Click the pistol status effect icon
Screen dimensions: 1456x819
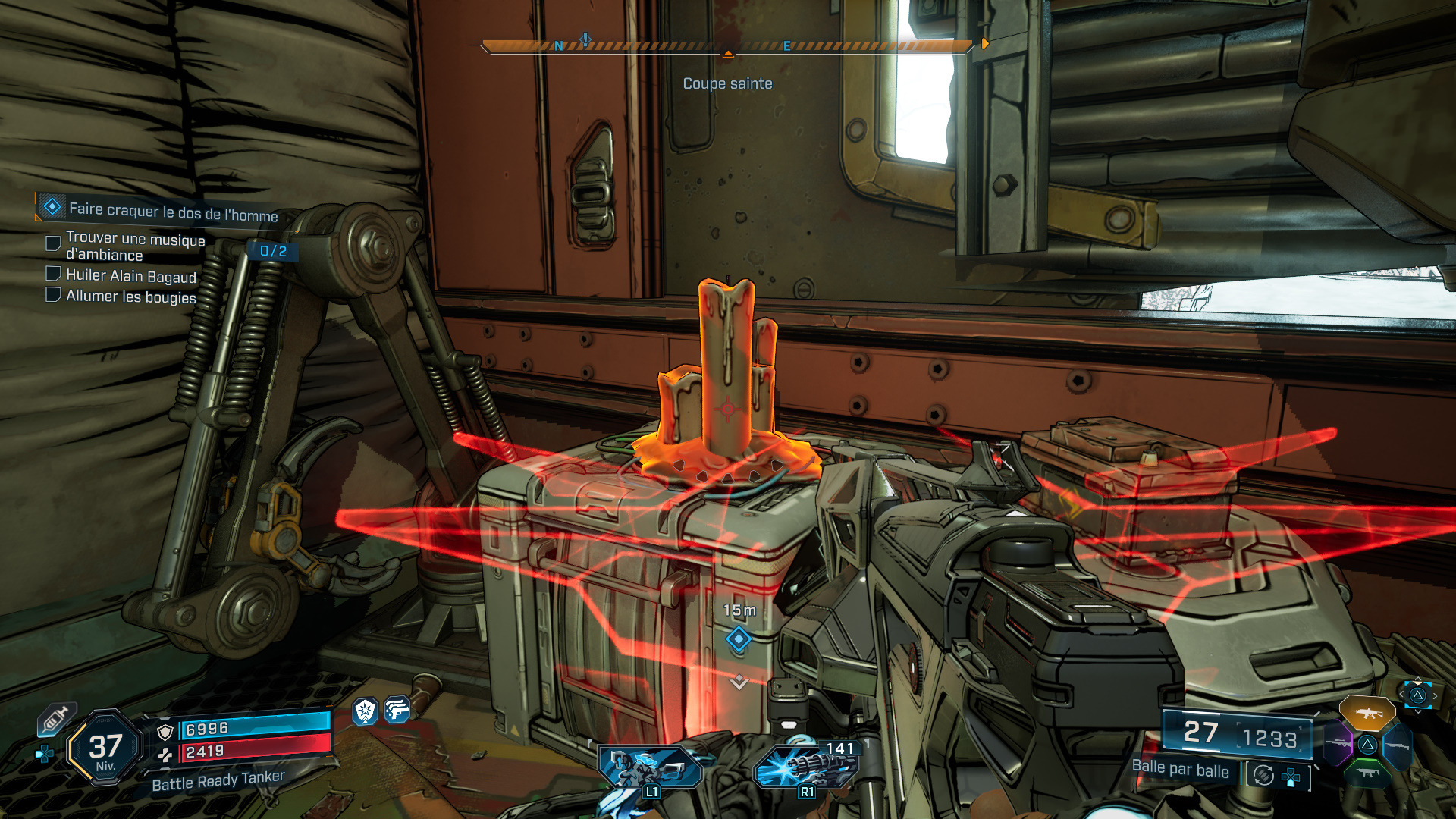pyautogui.click(x=397, y=710)
